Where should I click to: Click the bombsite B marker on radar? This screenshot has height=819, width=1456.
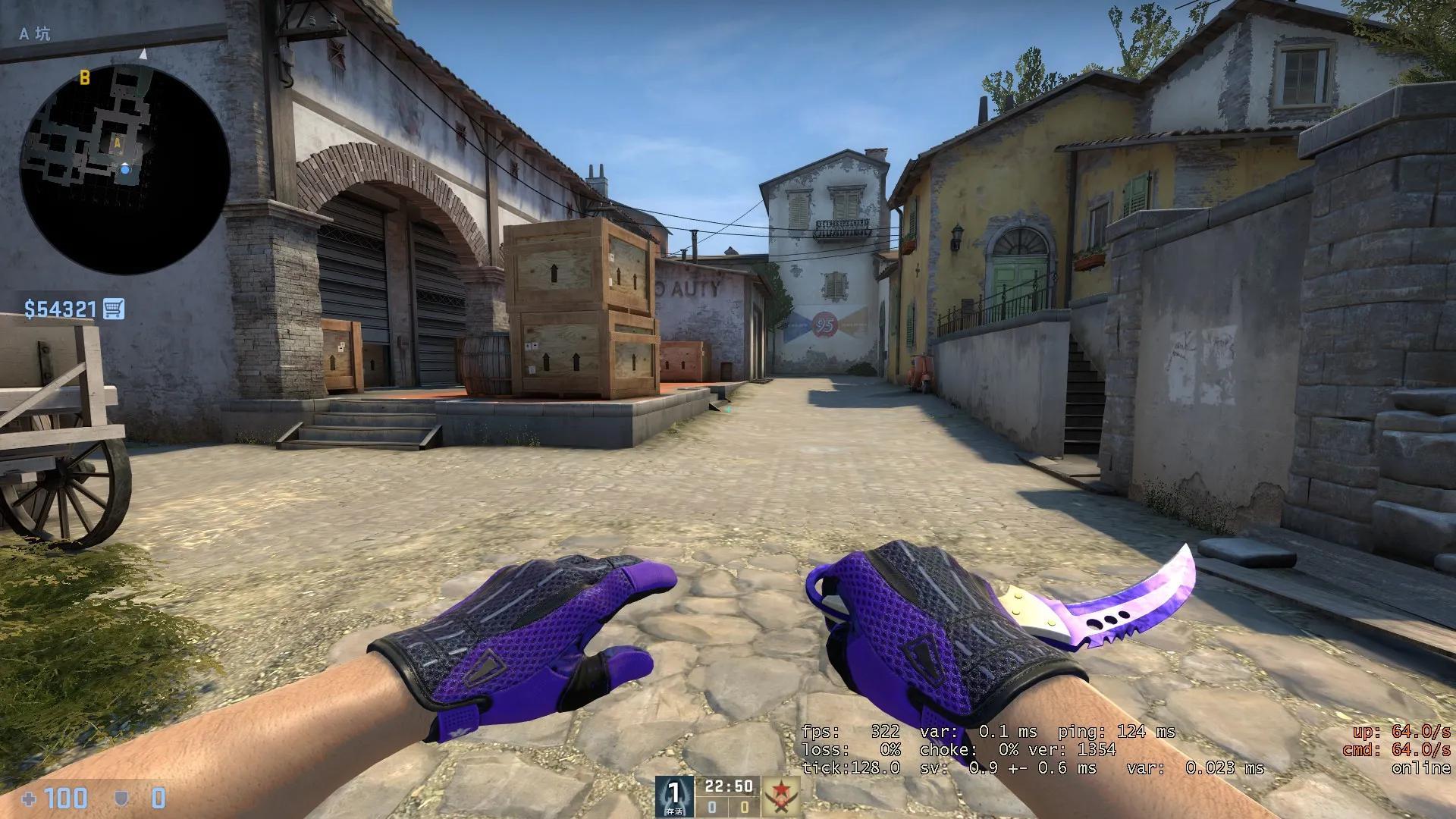(x=83, y=77)
